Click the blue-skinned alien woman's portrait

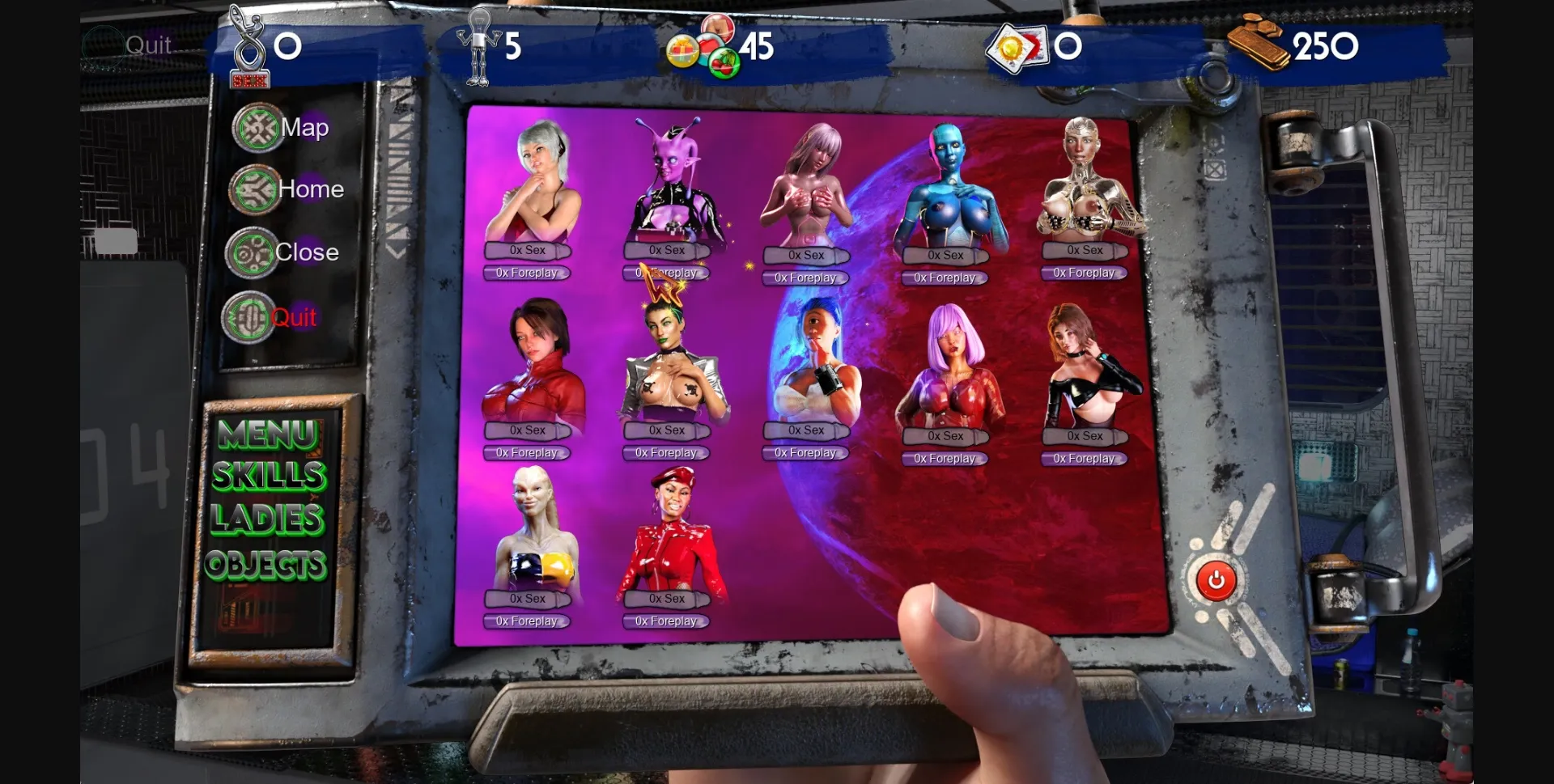tap(951, 186)
